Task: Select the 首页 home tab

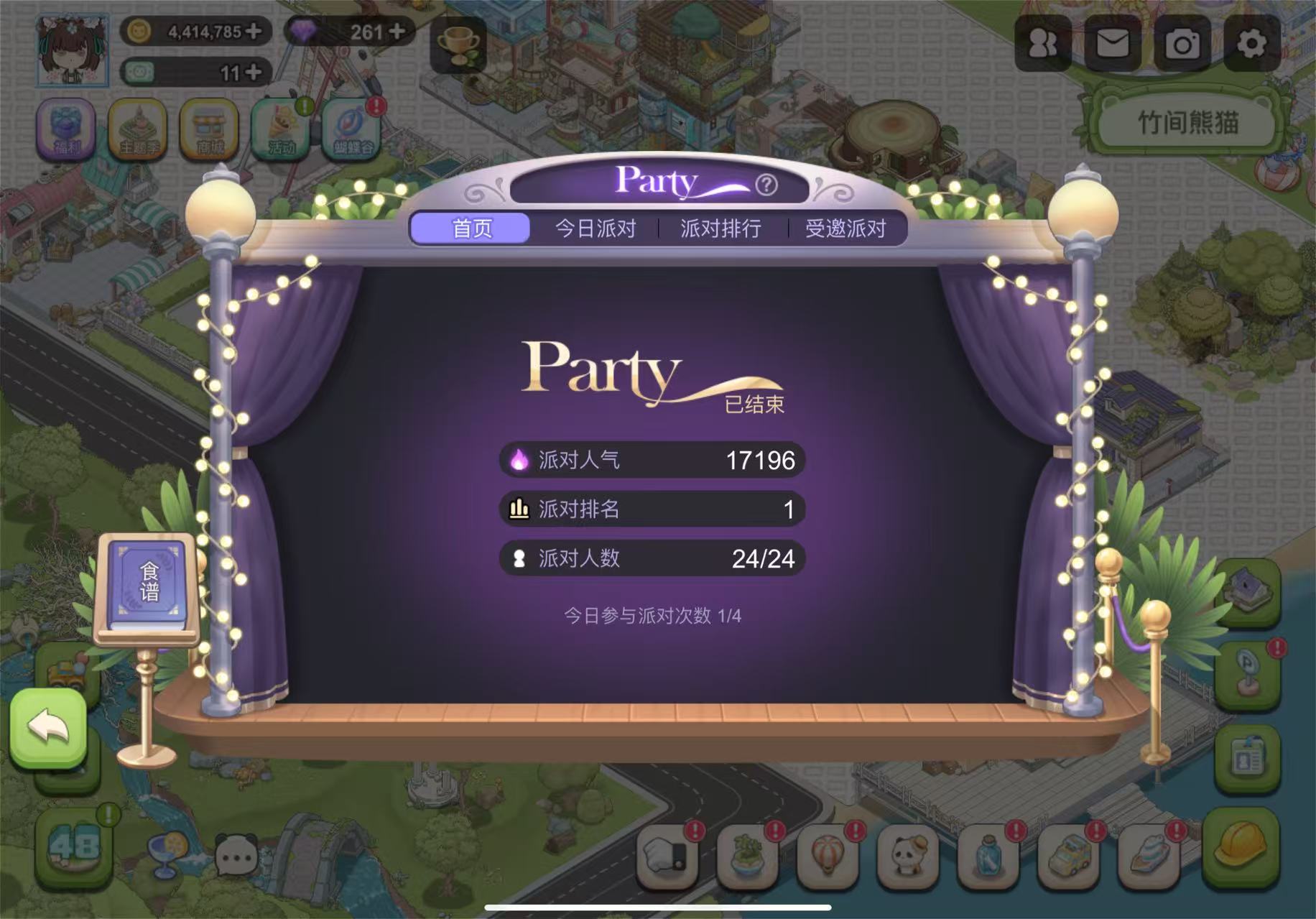Action: coord(471,228)
